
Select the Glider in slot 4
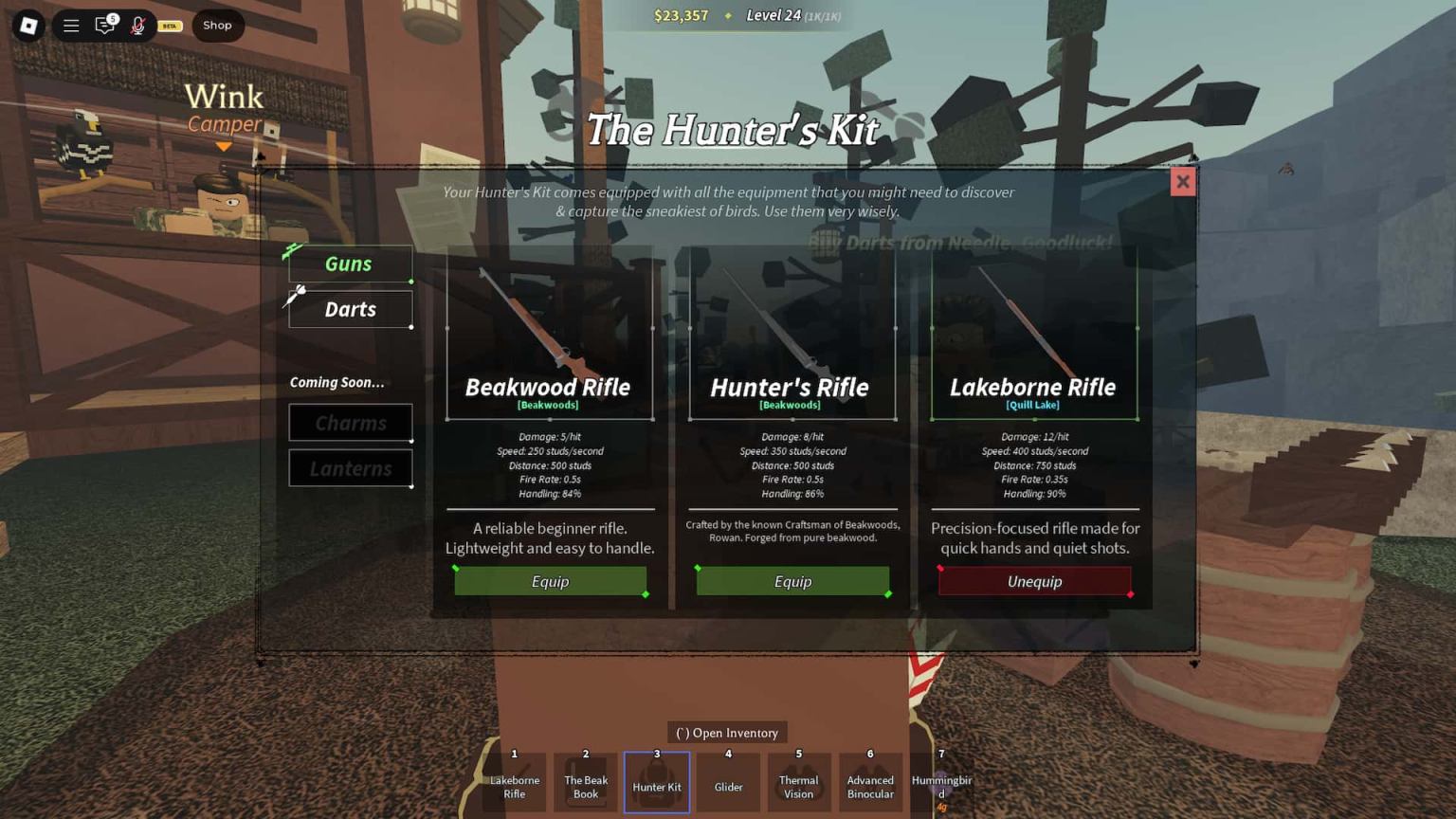coord(727,782)
